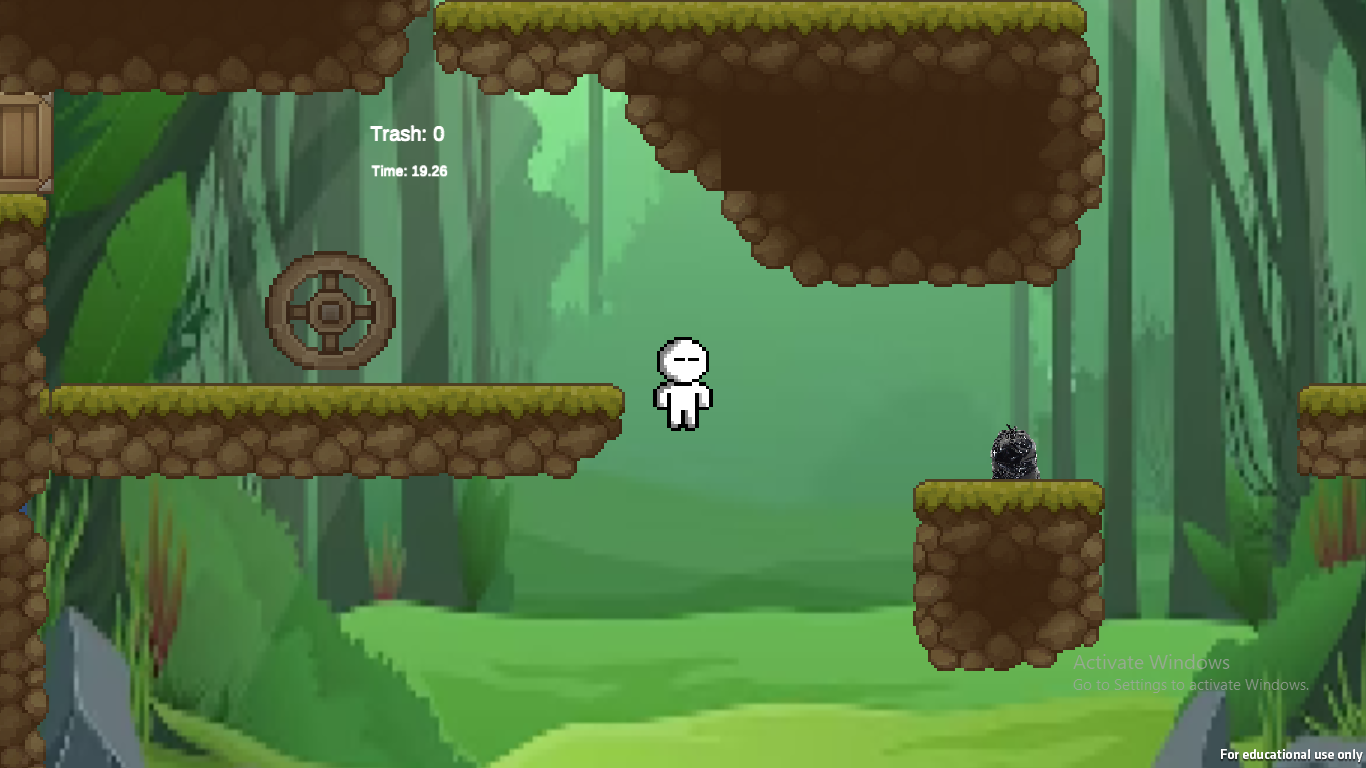Click the Time: 19.26 timer
The width and height of the screenshot is (1366, 768).
click(408, 171)
